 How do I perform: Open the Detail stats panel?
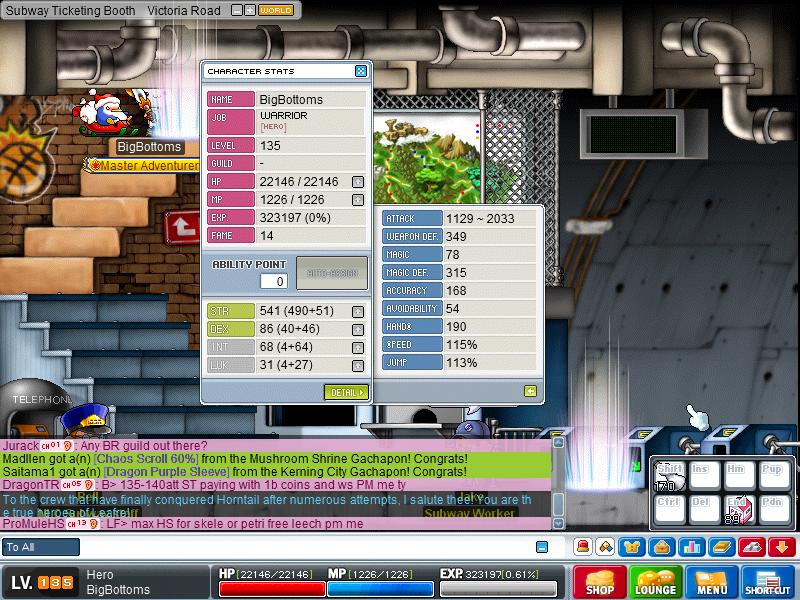click(346, 392)
